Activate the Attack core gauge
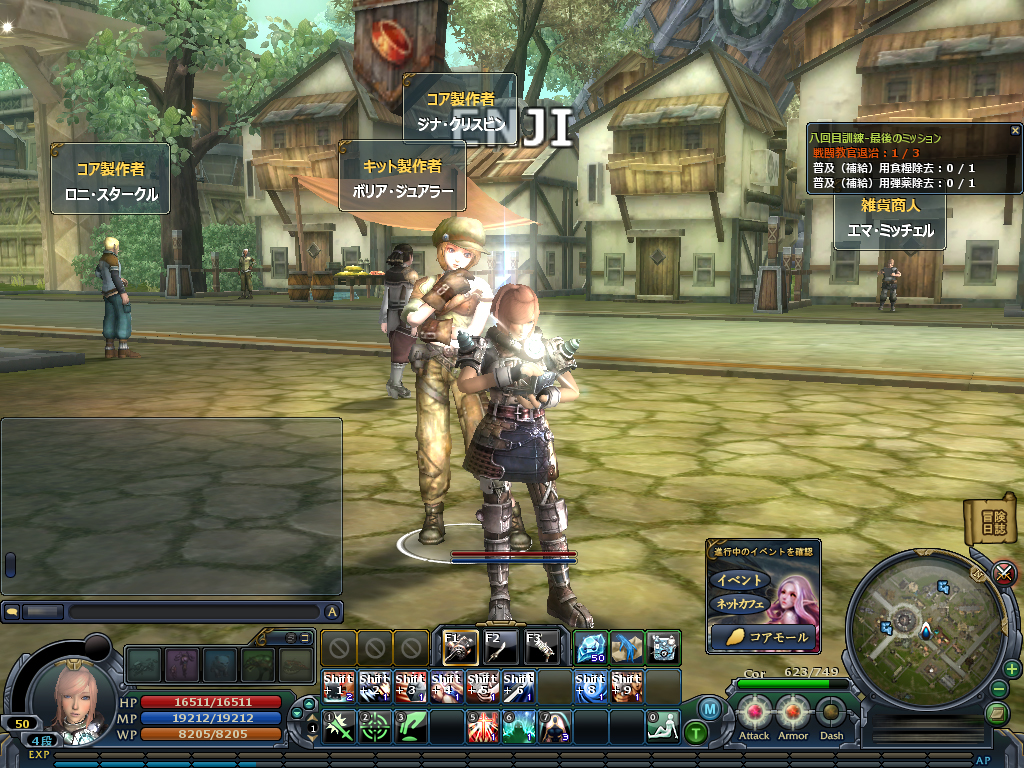The image size is (1024, 768). click(754, 713)
